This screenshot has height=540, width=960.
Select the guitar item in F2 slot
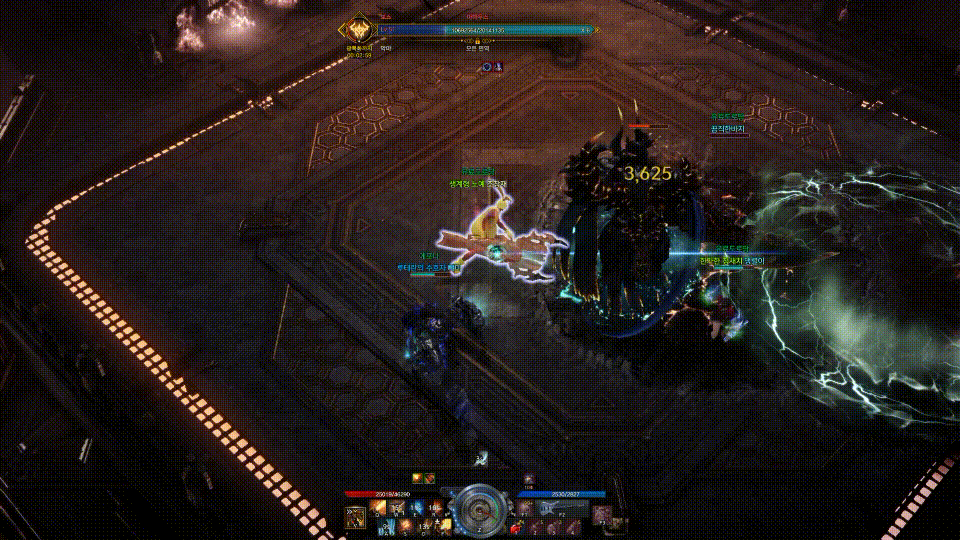[x=548, y=509]
